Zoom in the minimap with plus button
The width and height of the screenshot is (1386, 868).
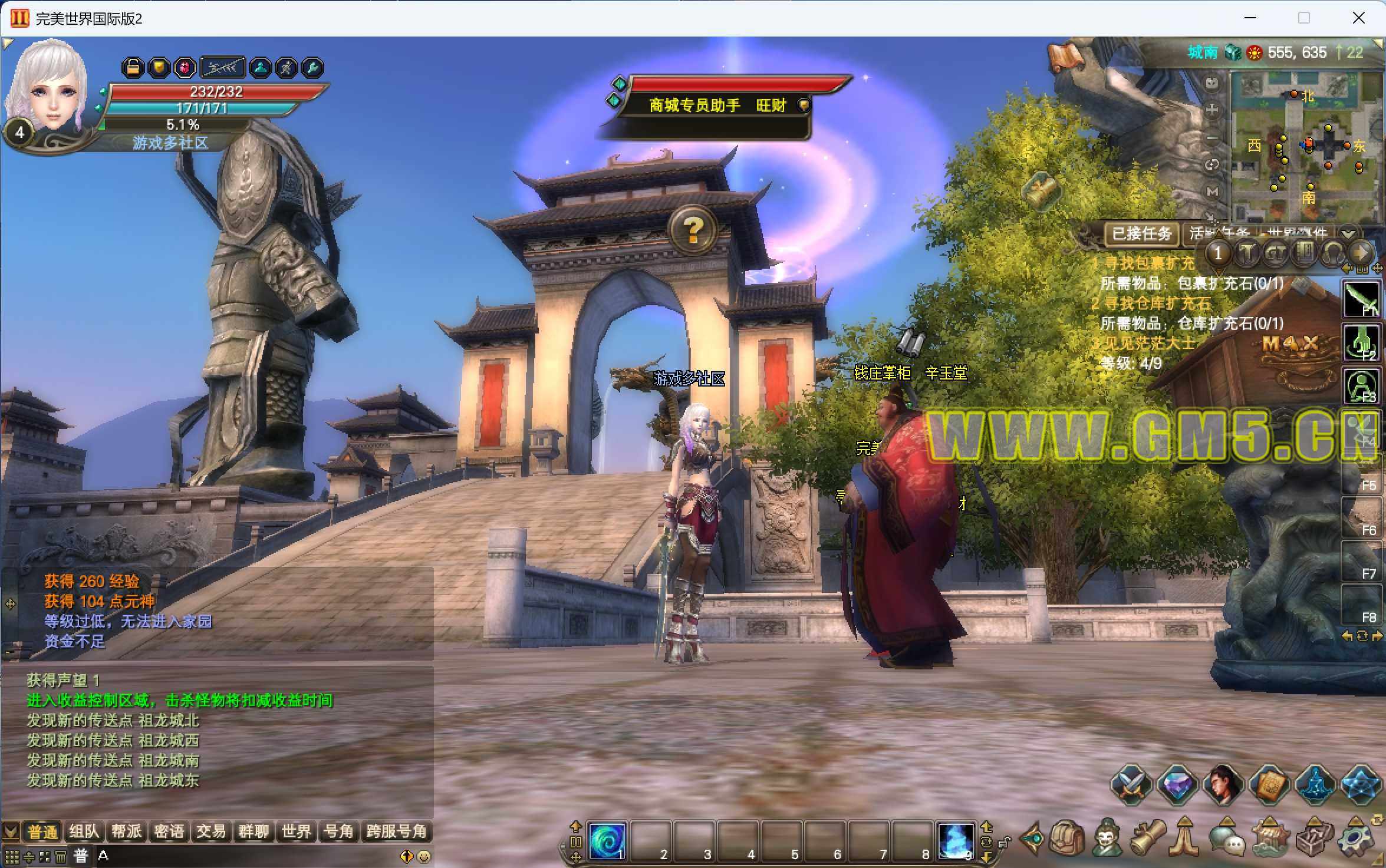coord(1212,109)
